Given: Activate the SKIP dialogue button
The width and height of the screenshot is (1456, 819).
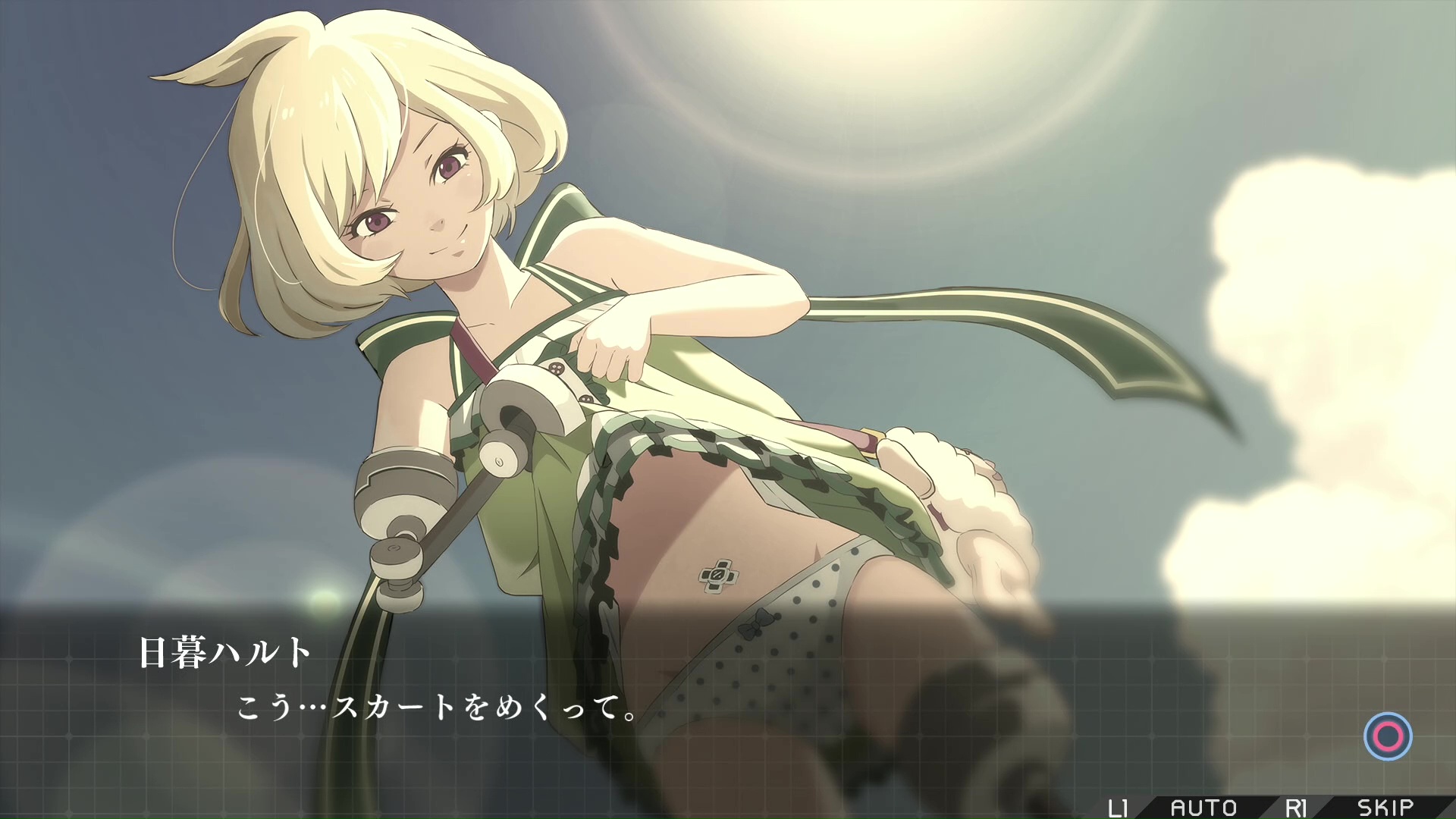Looking at the screenshot, I should click(x=1385, y=808).
